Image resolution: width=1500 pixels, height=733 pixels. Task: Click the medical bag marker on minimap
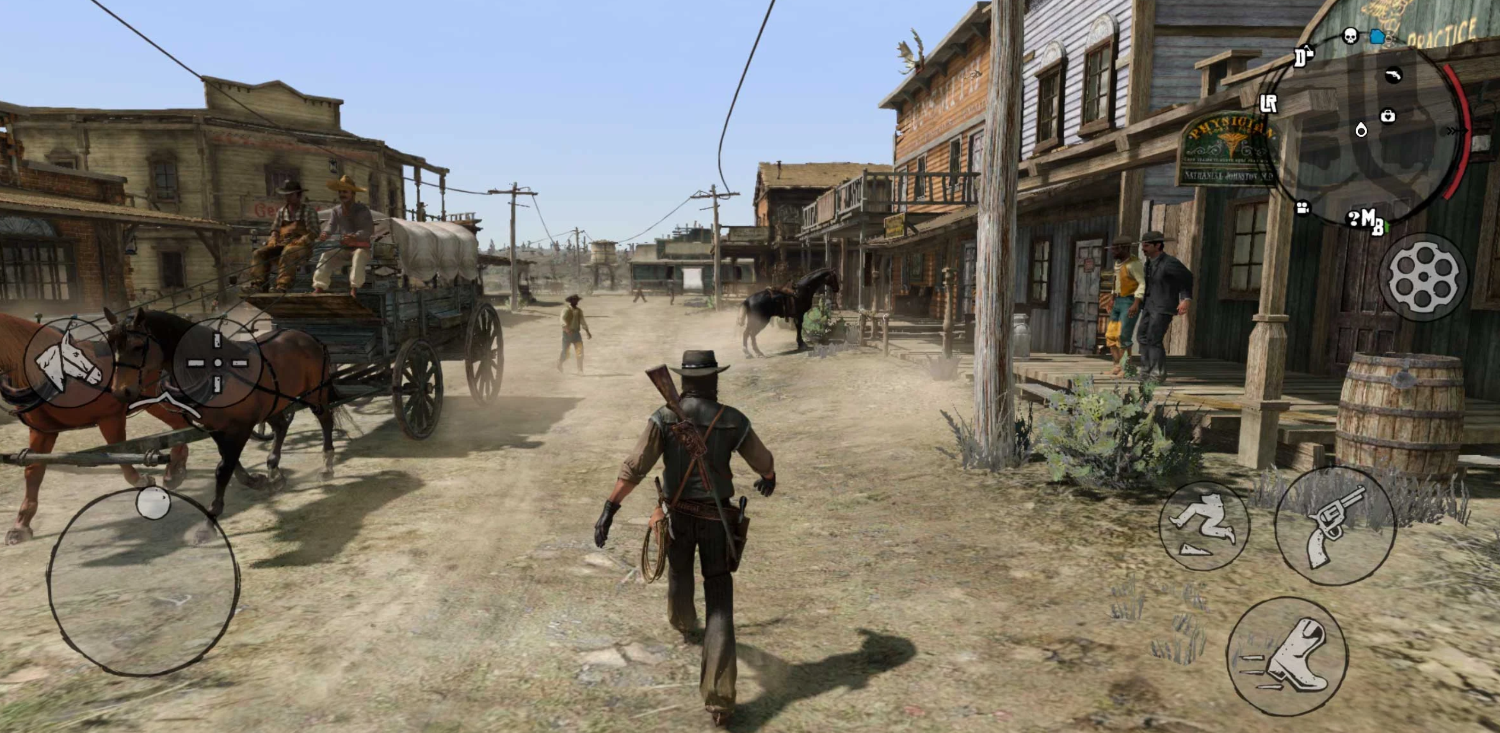(x=1387, y=116)
